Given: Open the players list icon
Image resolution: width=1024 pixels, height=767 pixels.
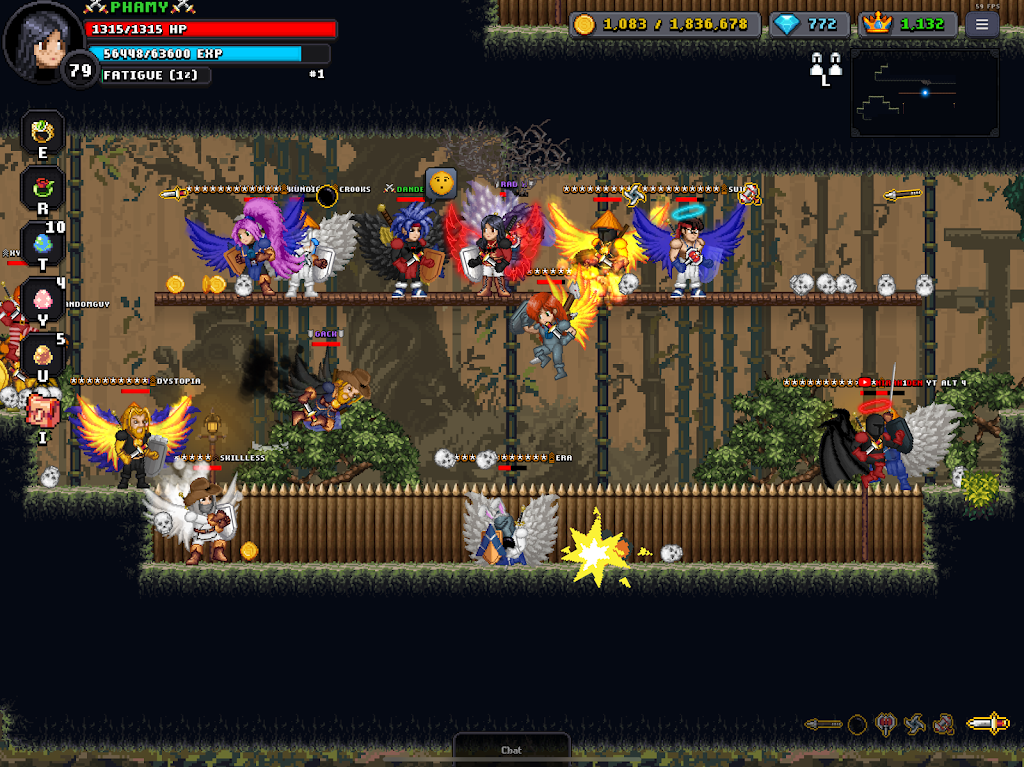Looking at the screenshot, I should 825,67.
